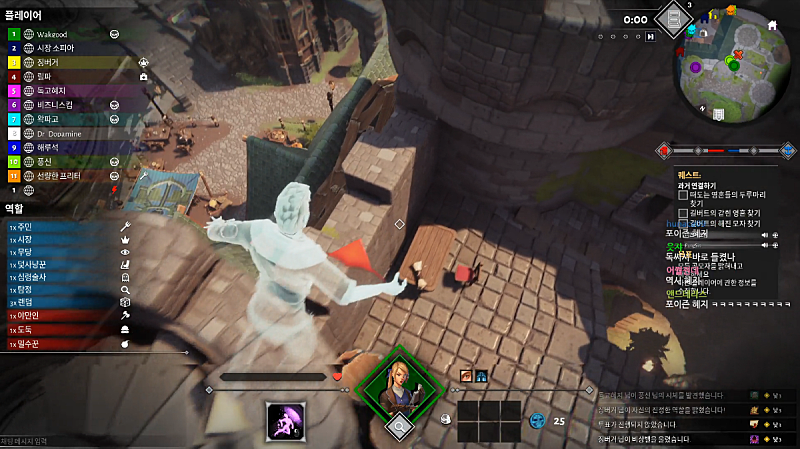Click the 주인 role entry
The height and width of the screenshot is (449, 800).
click(60, 227)
